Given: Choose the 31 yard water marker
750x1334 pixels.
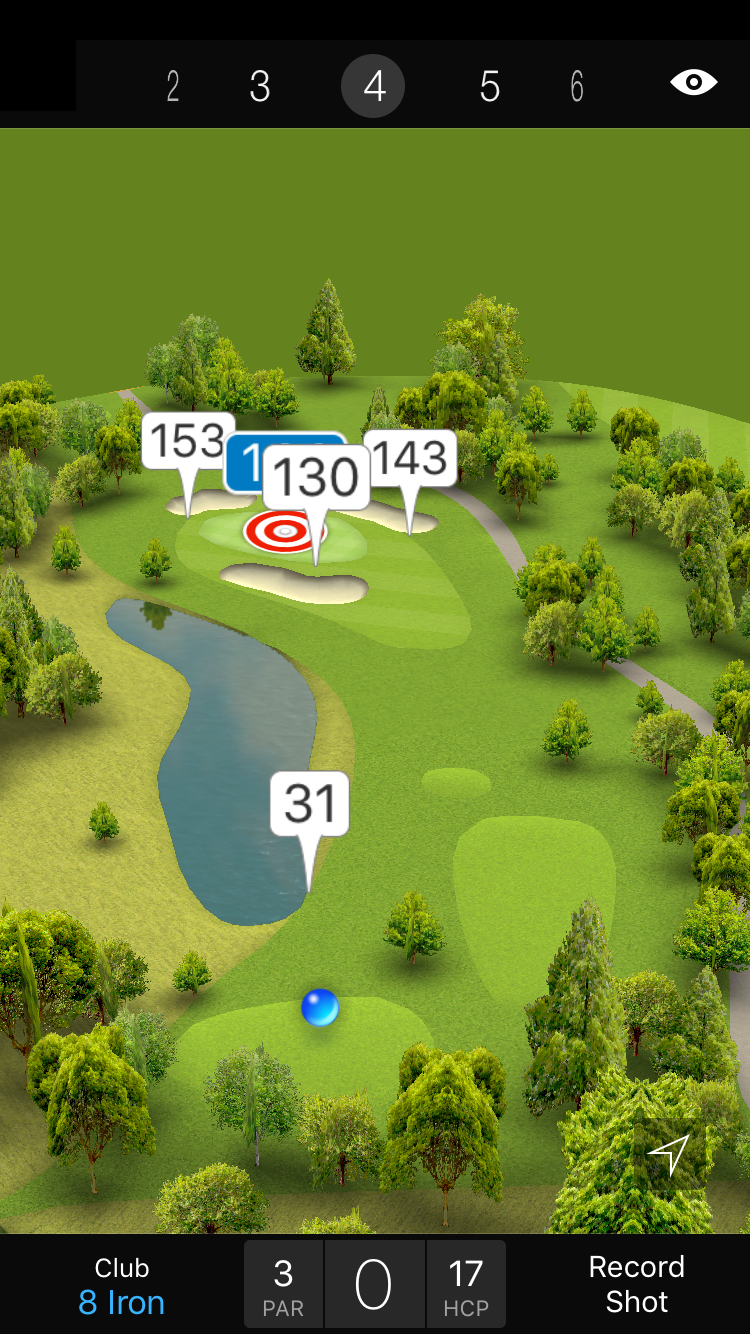Looking at the screenshot, I should point(310,803).
